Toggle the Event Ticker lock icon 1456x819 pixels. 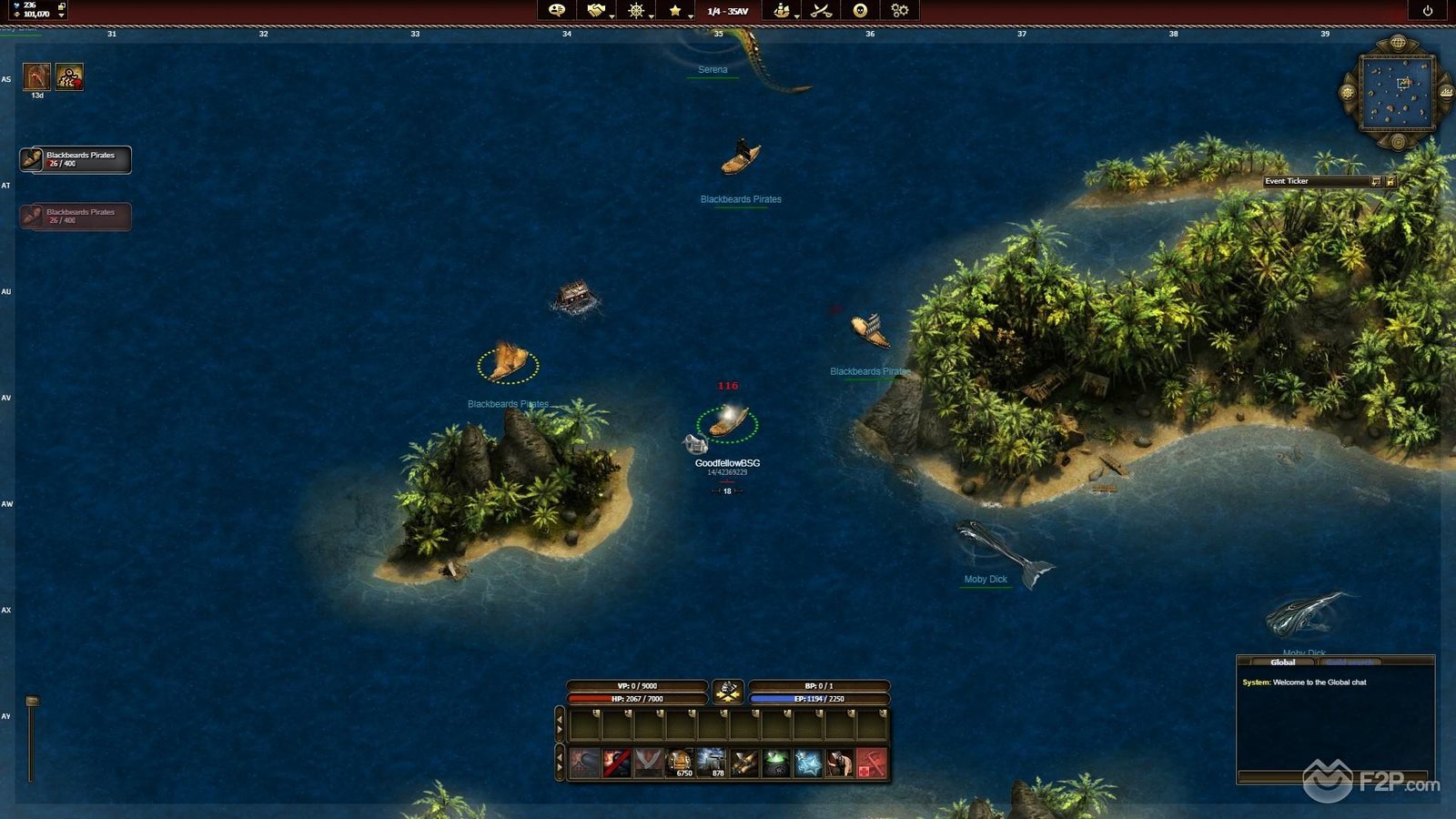coord(1390,181)
